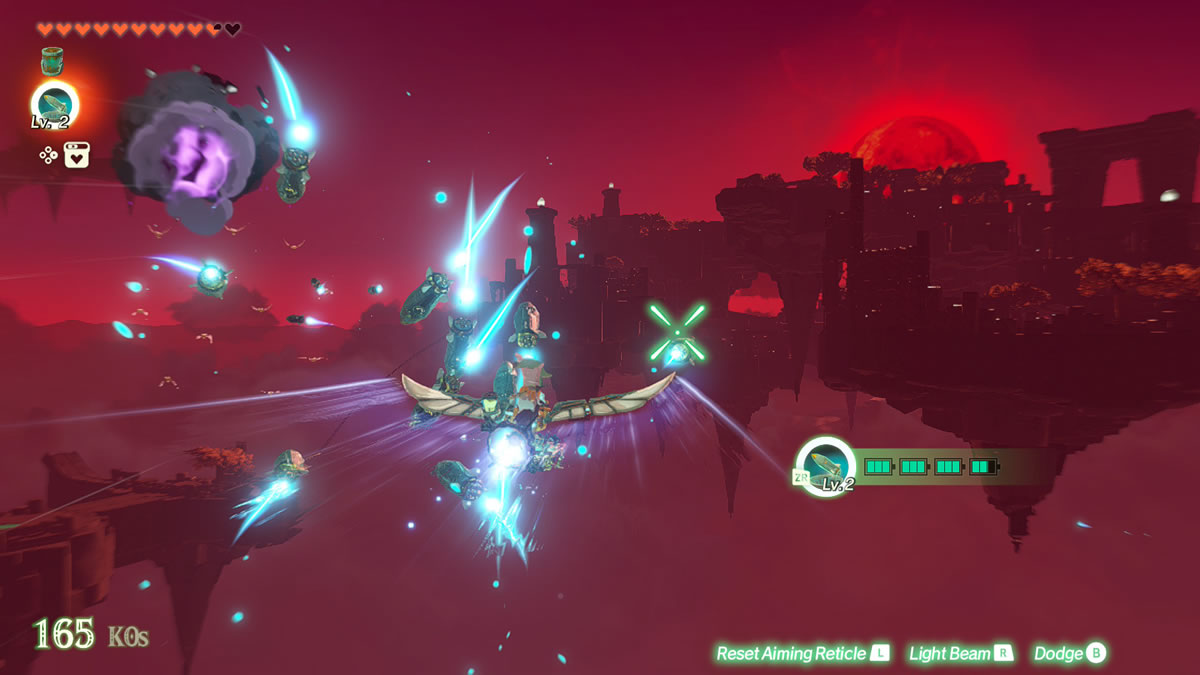The image size is (1200, 675).
Task: Activate the glowing rocket icon below the barrel
Action: click(x=53, y=104)
